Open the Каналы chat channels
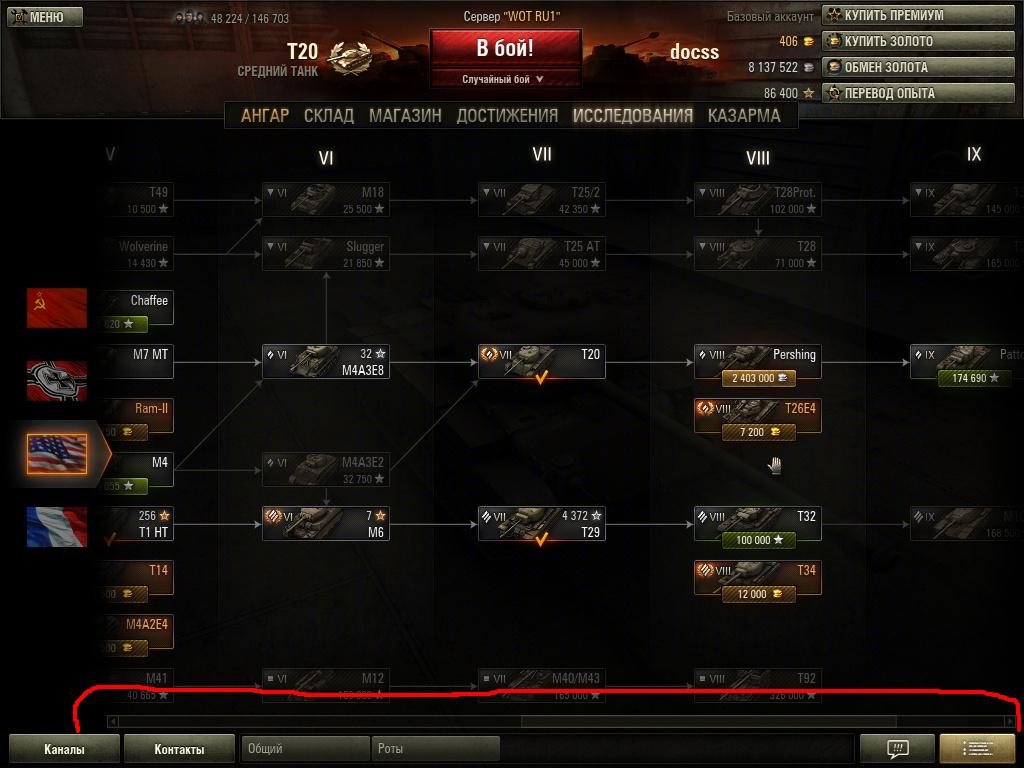This screenshot has width=1024, height=768. tap(64, 749)
